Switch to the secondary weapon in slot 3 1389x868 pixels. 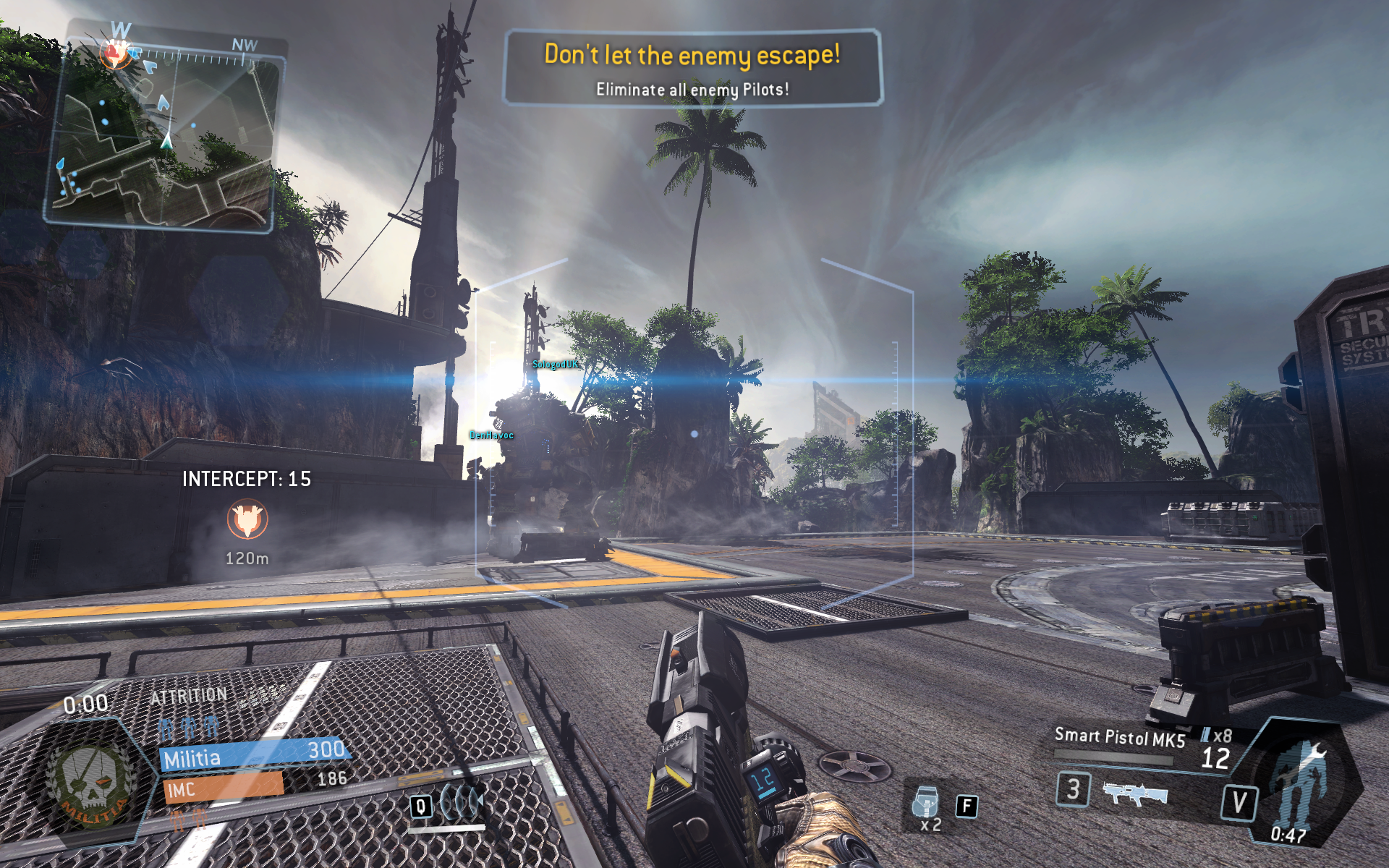tap(1134, 793)
